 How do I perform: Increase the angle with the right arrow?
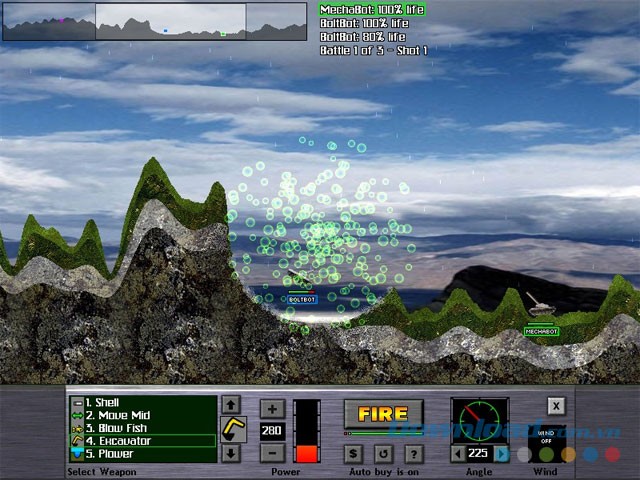coord(502,453)
